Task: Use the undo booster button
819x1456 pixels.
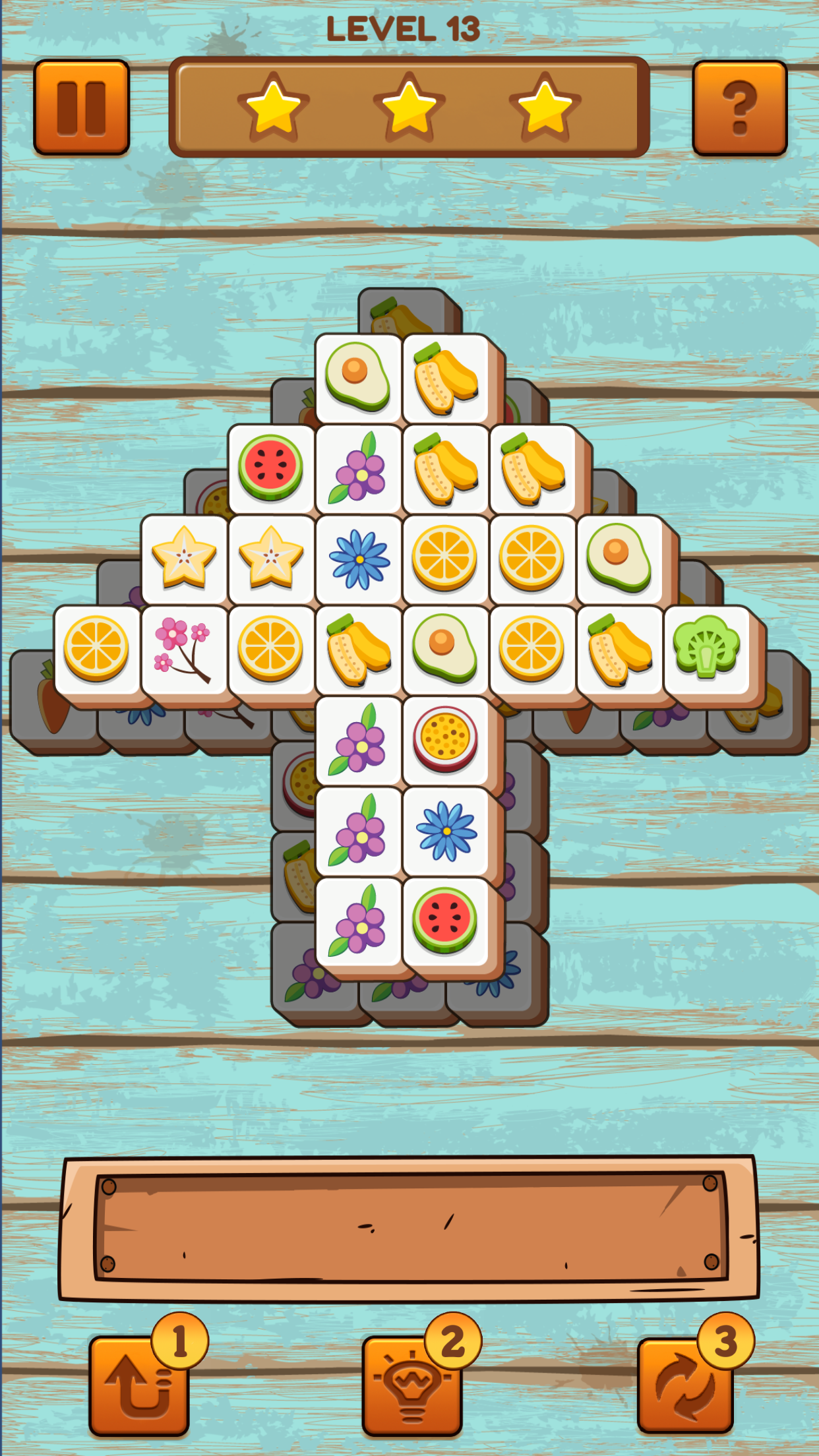Action: coord(139,1385)
